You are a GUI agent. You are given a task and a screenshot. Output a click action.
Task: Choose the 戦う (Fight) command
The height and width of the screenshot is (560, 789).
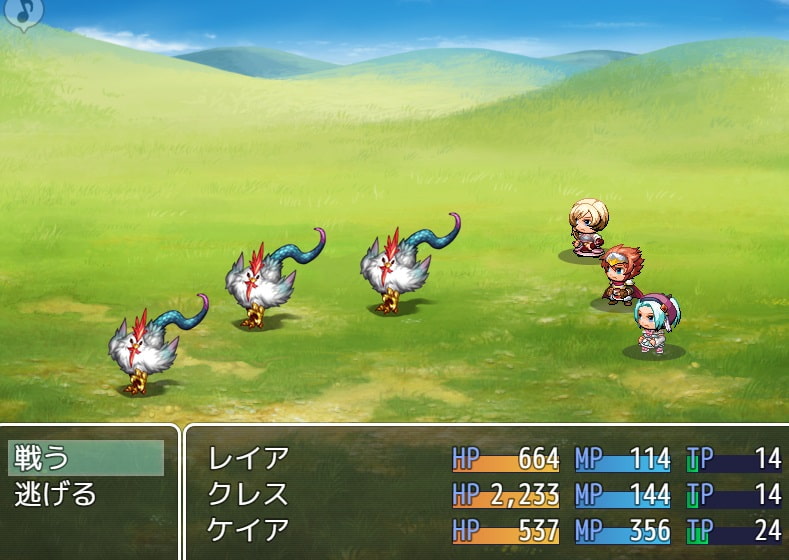[85, 458]
